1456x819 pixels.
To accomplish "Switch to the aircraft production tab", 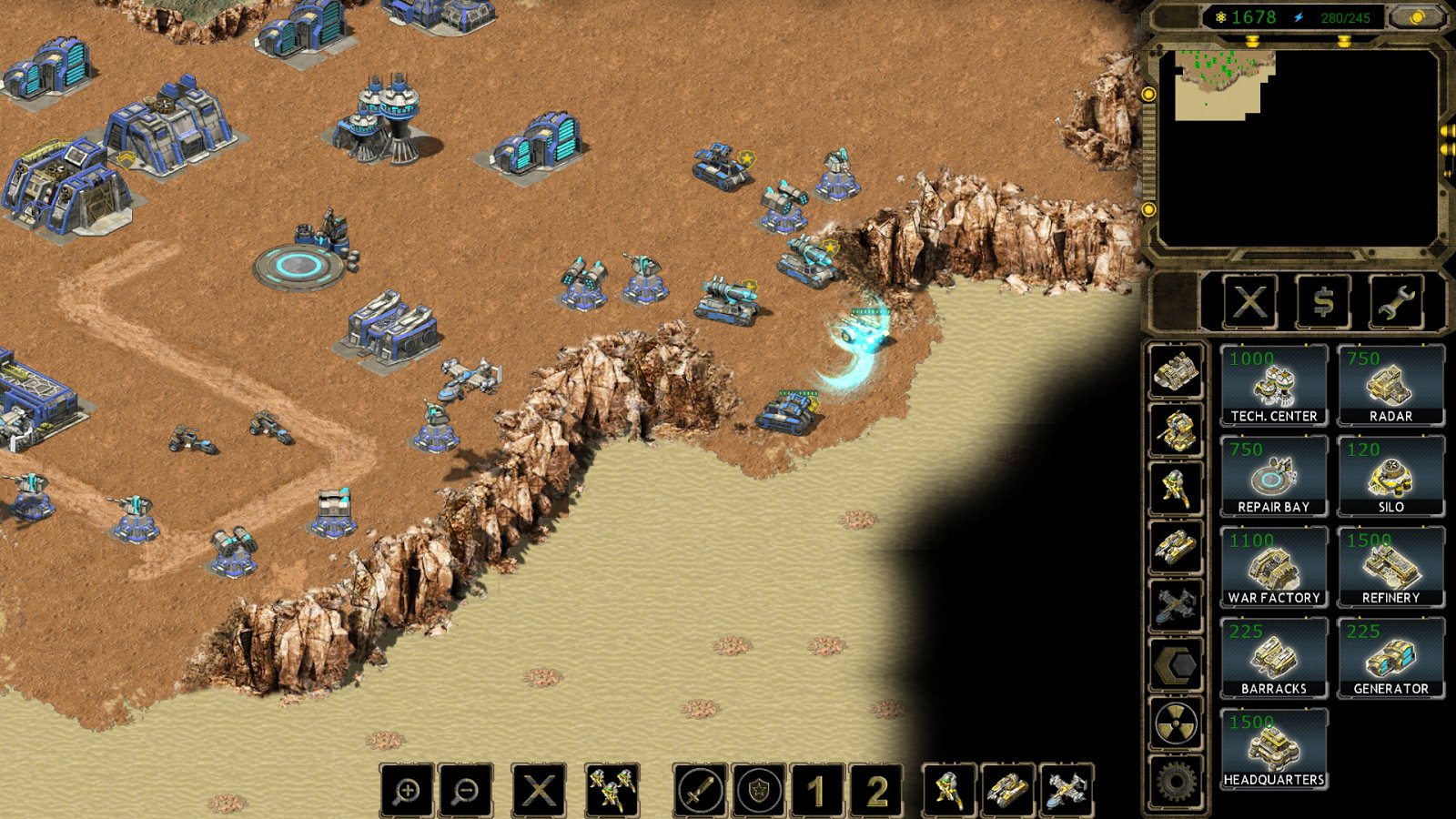I will pos(1176,605).
